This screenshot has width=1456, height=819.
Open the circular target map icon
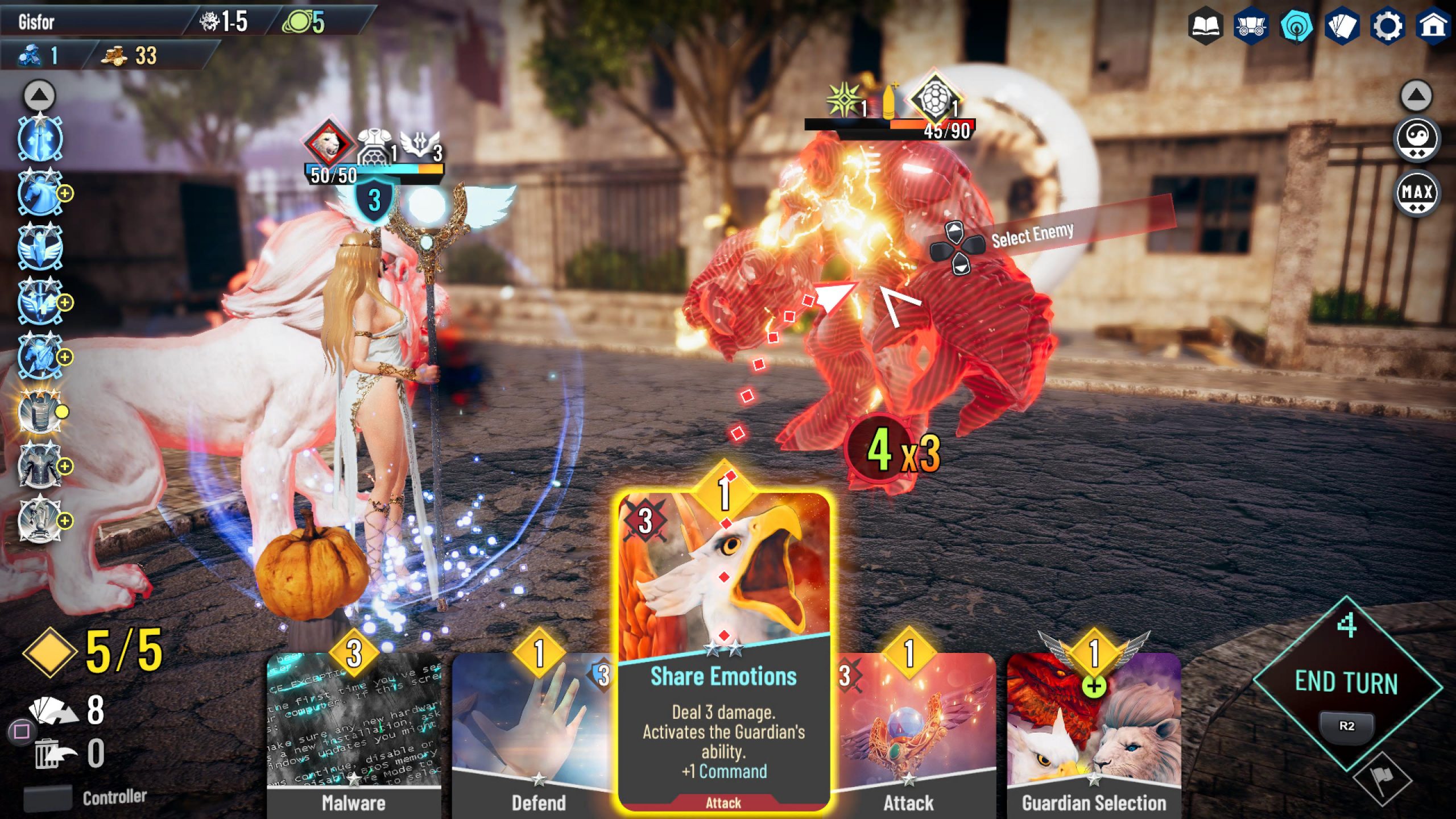(1296, 26)
